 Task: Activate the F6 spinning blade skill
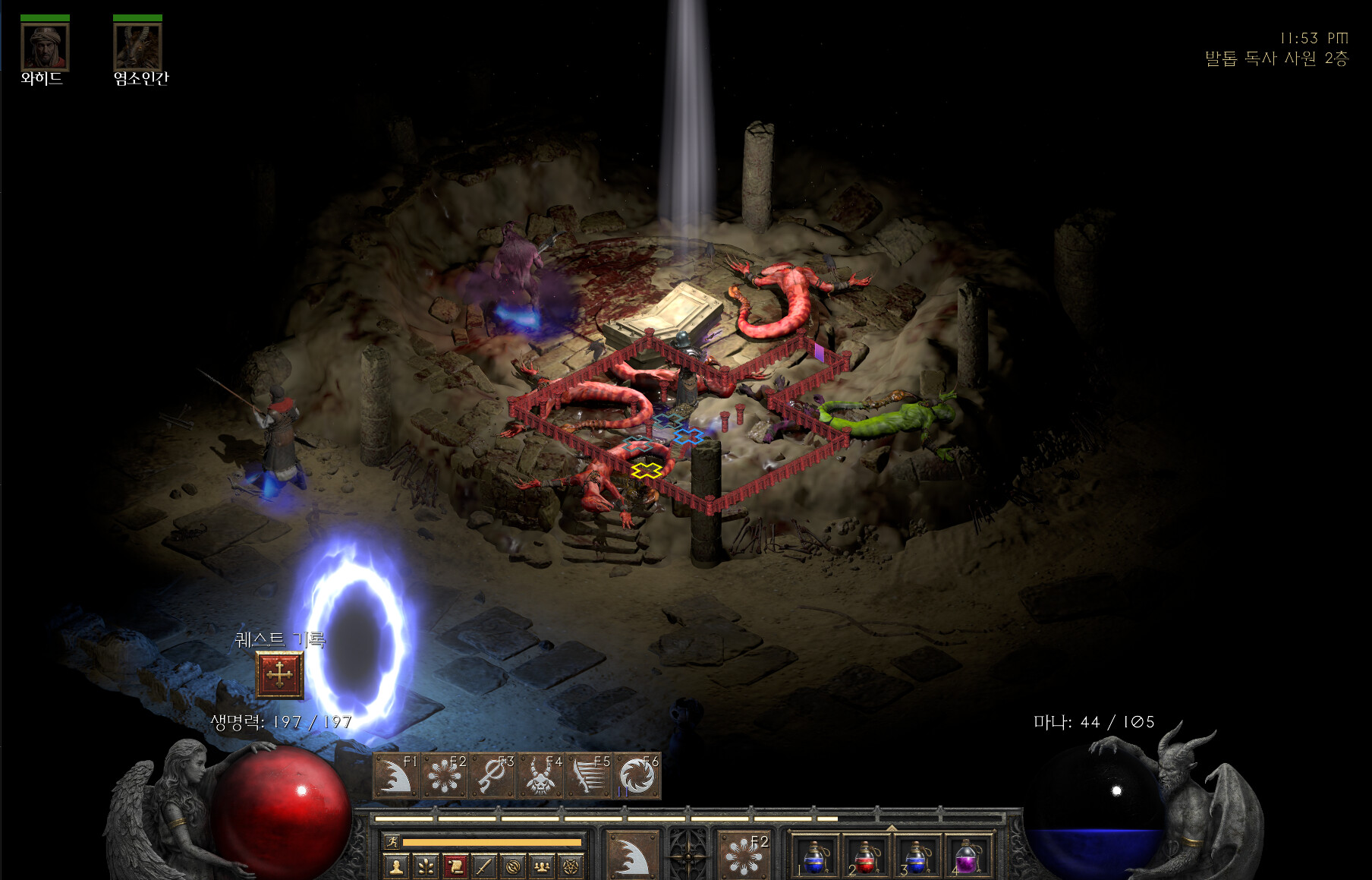(637, 776)
